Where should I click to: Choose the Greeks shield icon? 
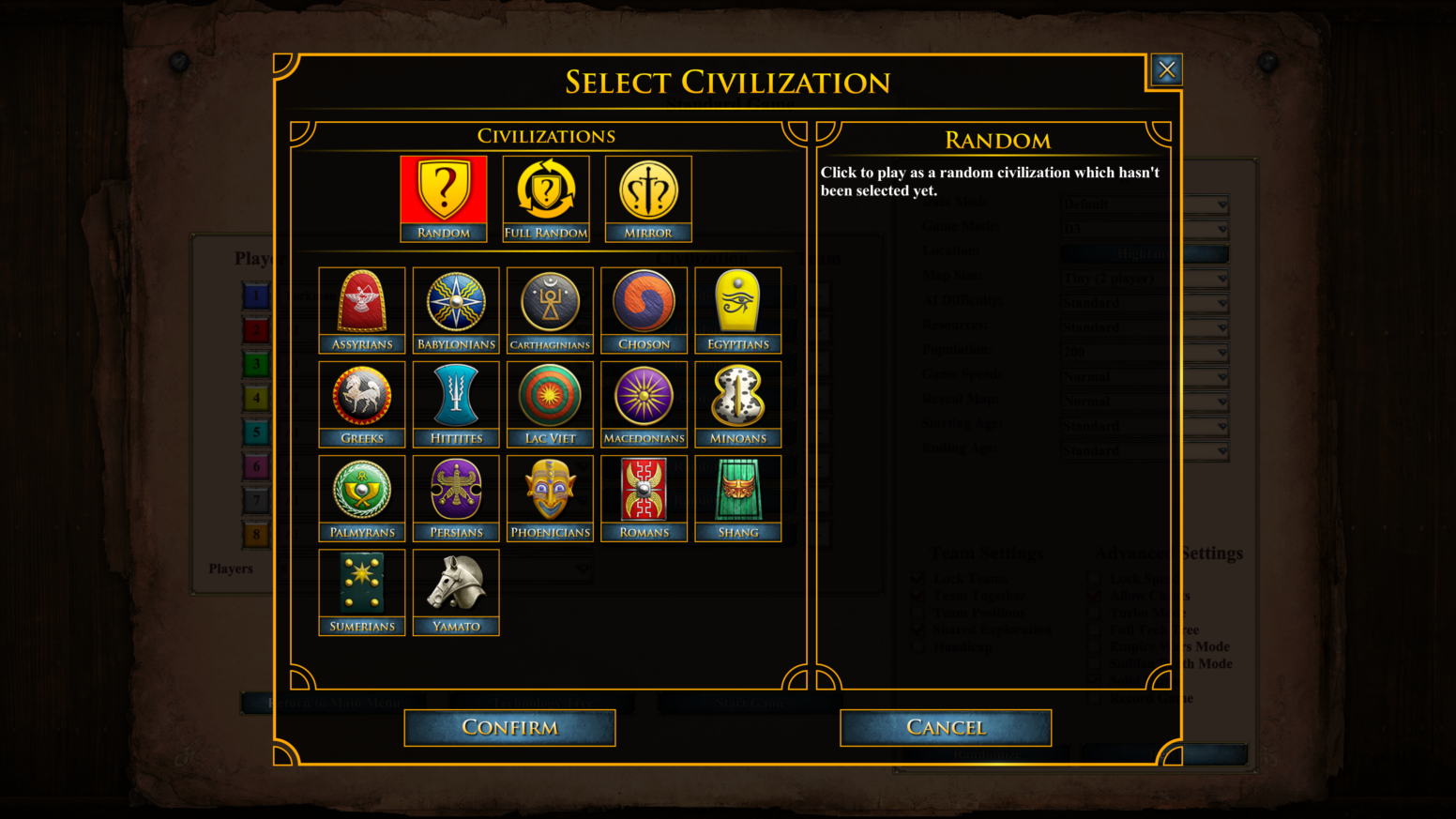coord(361,396)
